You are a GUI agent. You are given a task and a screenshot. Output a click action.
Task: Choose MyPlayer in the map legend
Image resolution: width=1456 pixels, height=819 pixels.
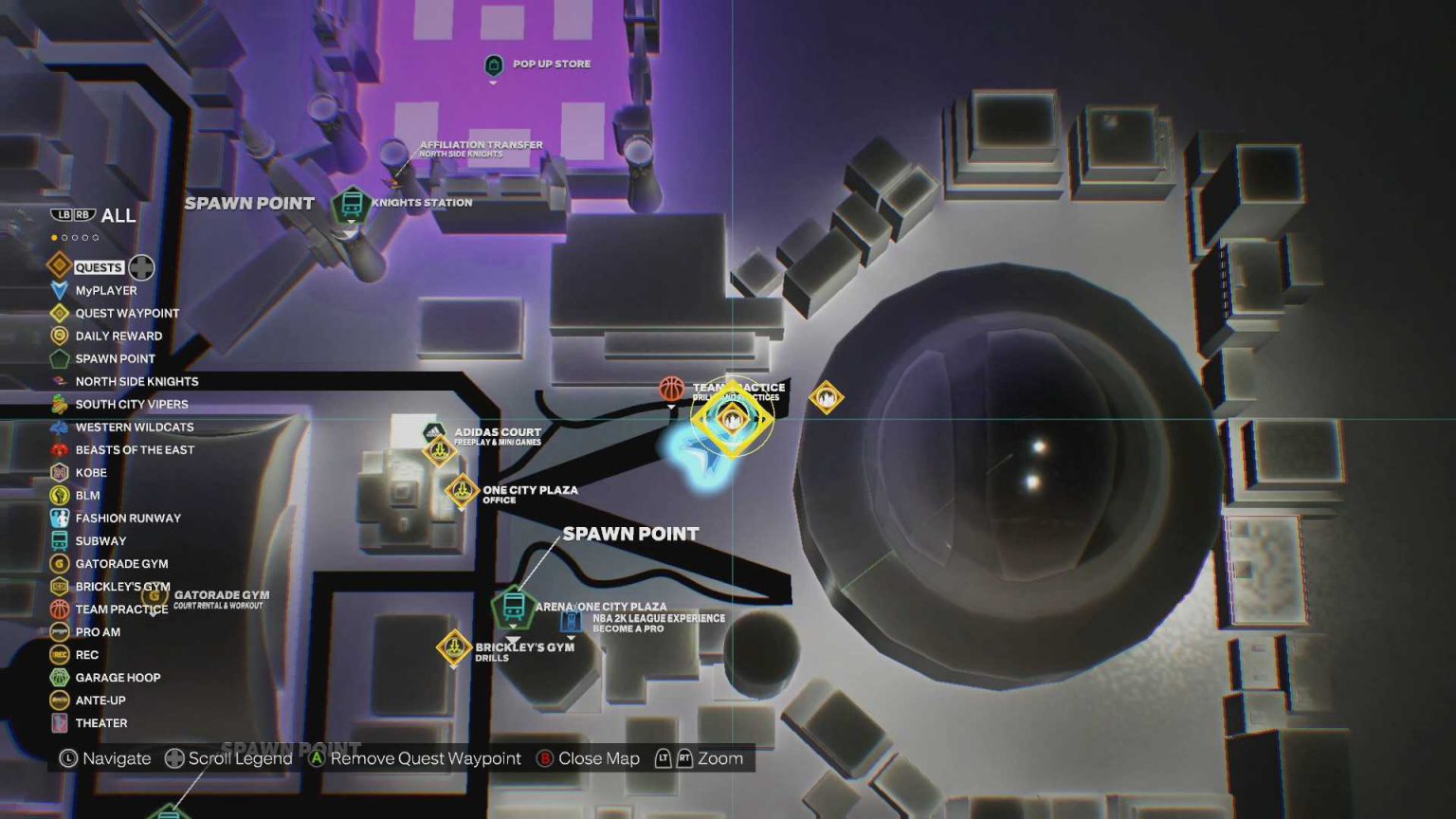(105, 291)
